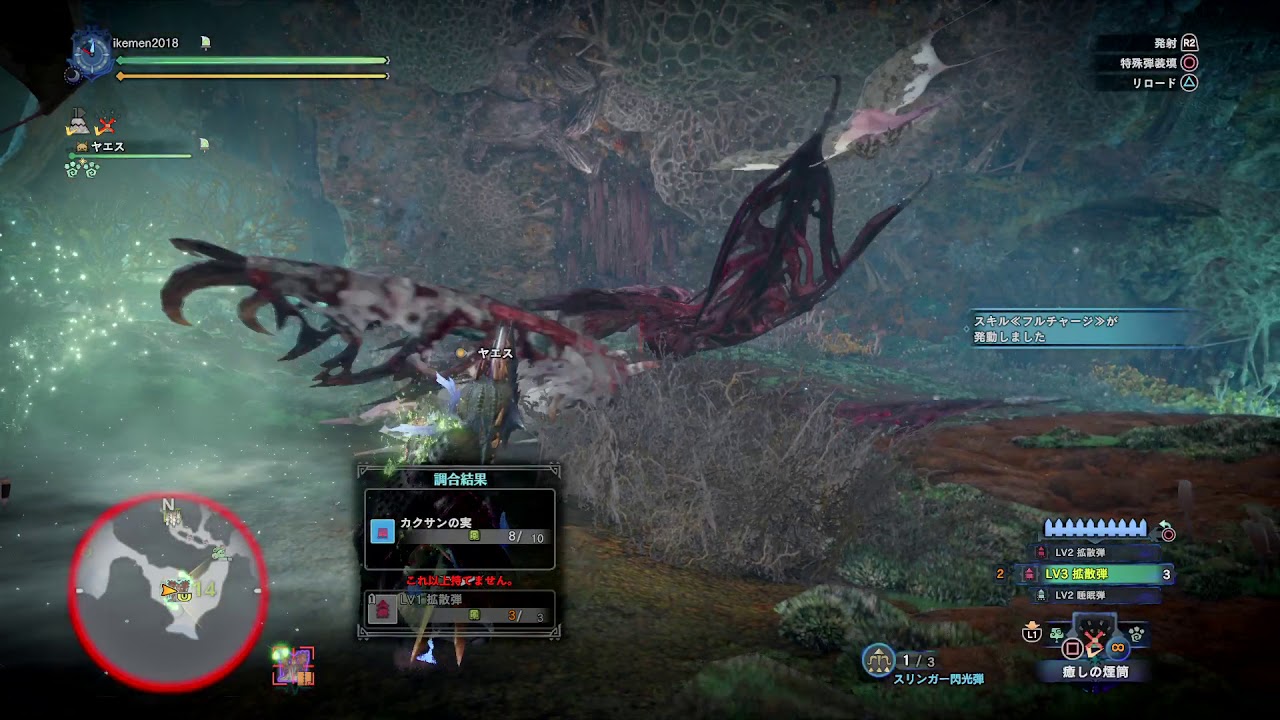Screen dimensions: 1280x720
Task: Click the blue bowgun ammo magazine gauge
Action: tap(1096, 528)
